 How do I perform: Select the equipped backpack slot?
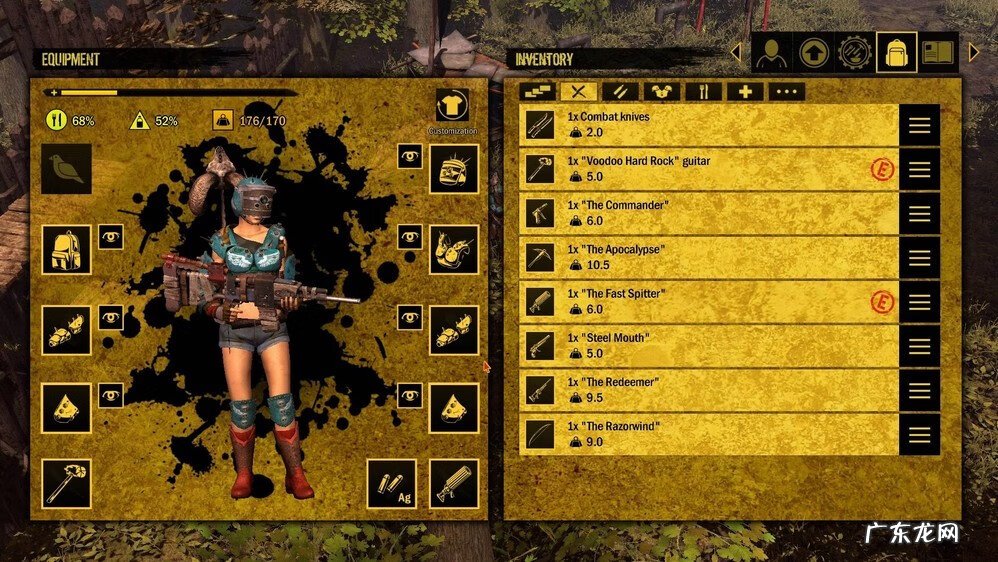click(x=66, y=249)
